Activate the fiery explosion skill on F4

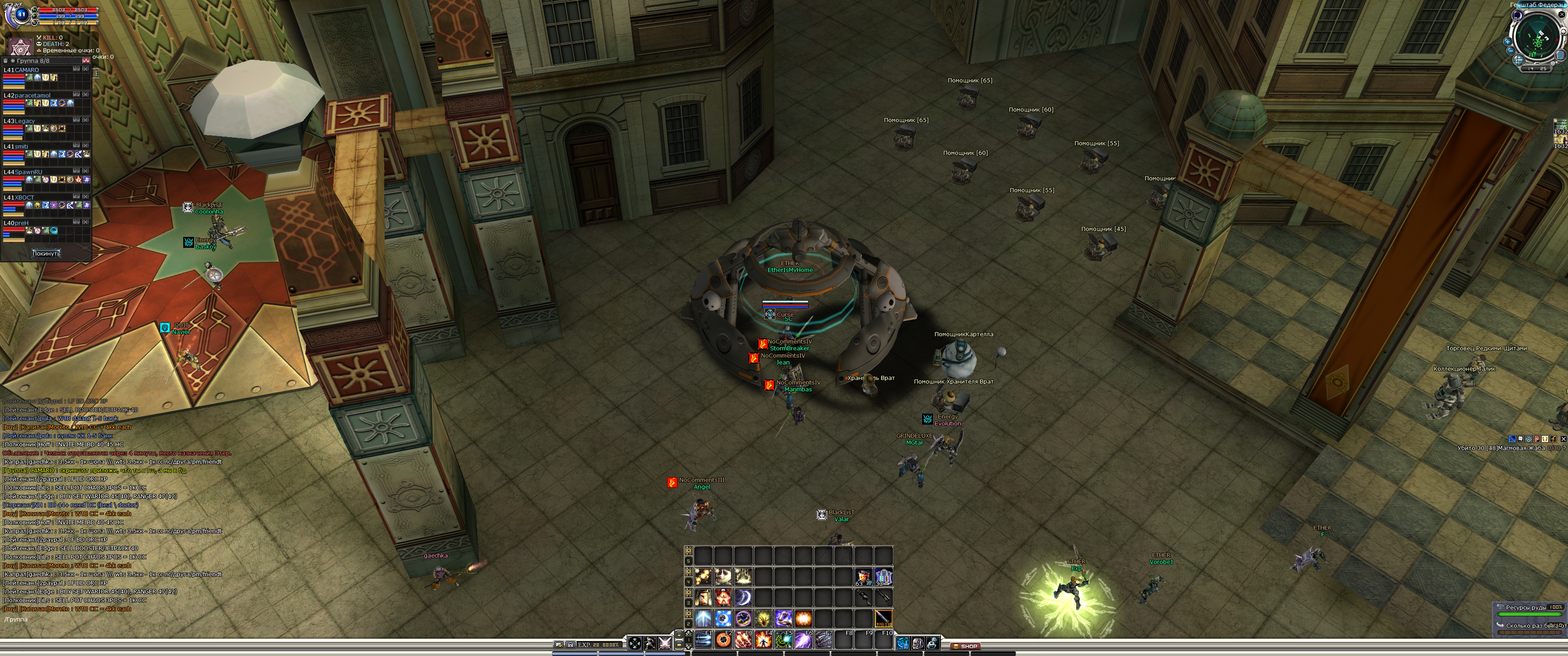tap(763, 640)
